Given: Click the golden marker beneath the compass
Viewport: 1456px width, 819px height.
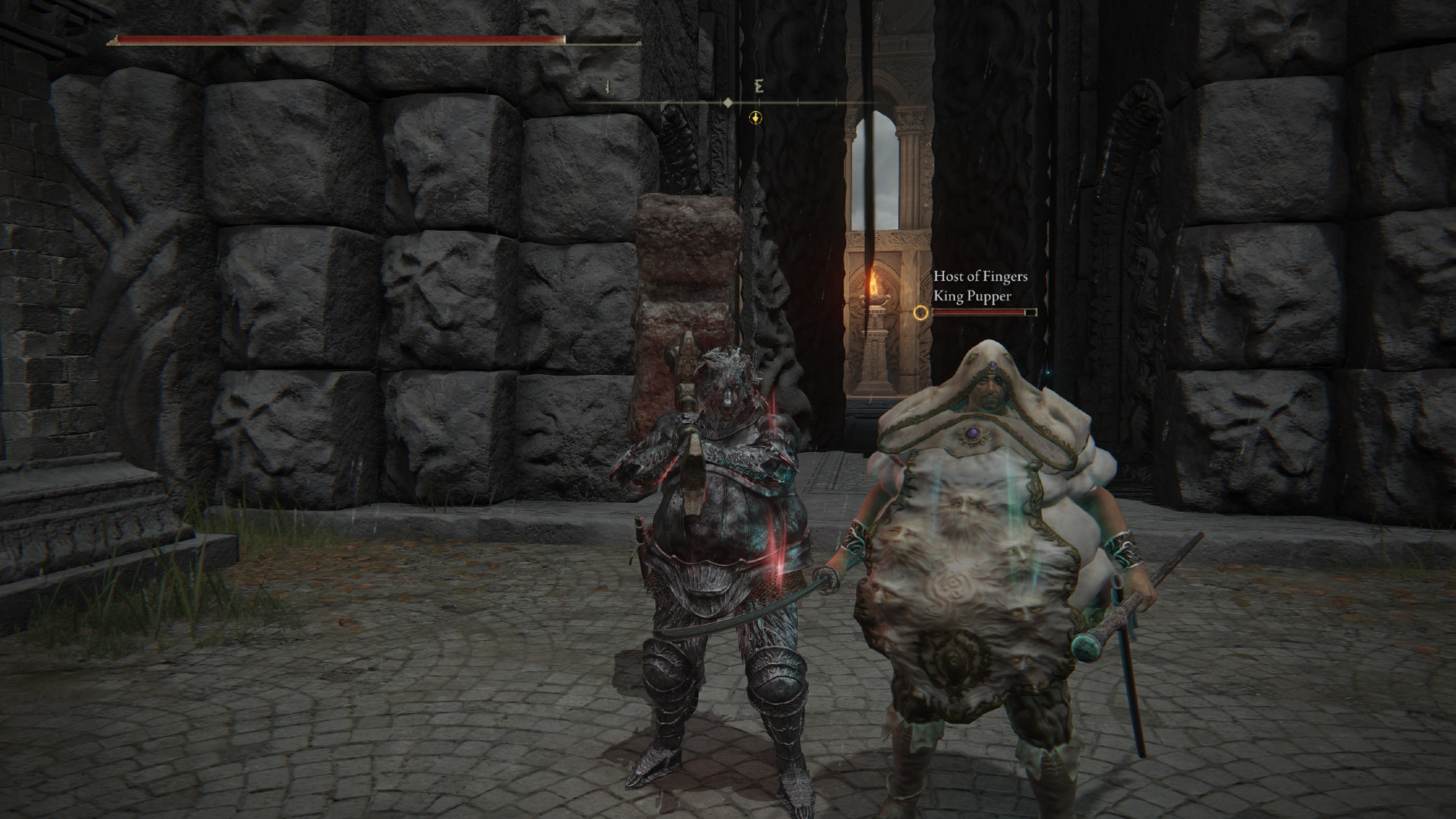Looking at the screenshot, I should 756,117.
